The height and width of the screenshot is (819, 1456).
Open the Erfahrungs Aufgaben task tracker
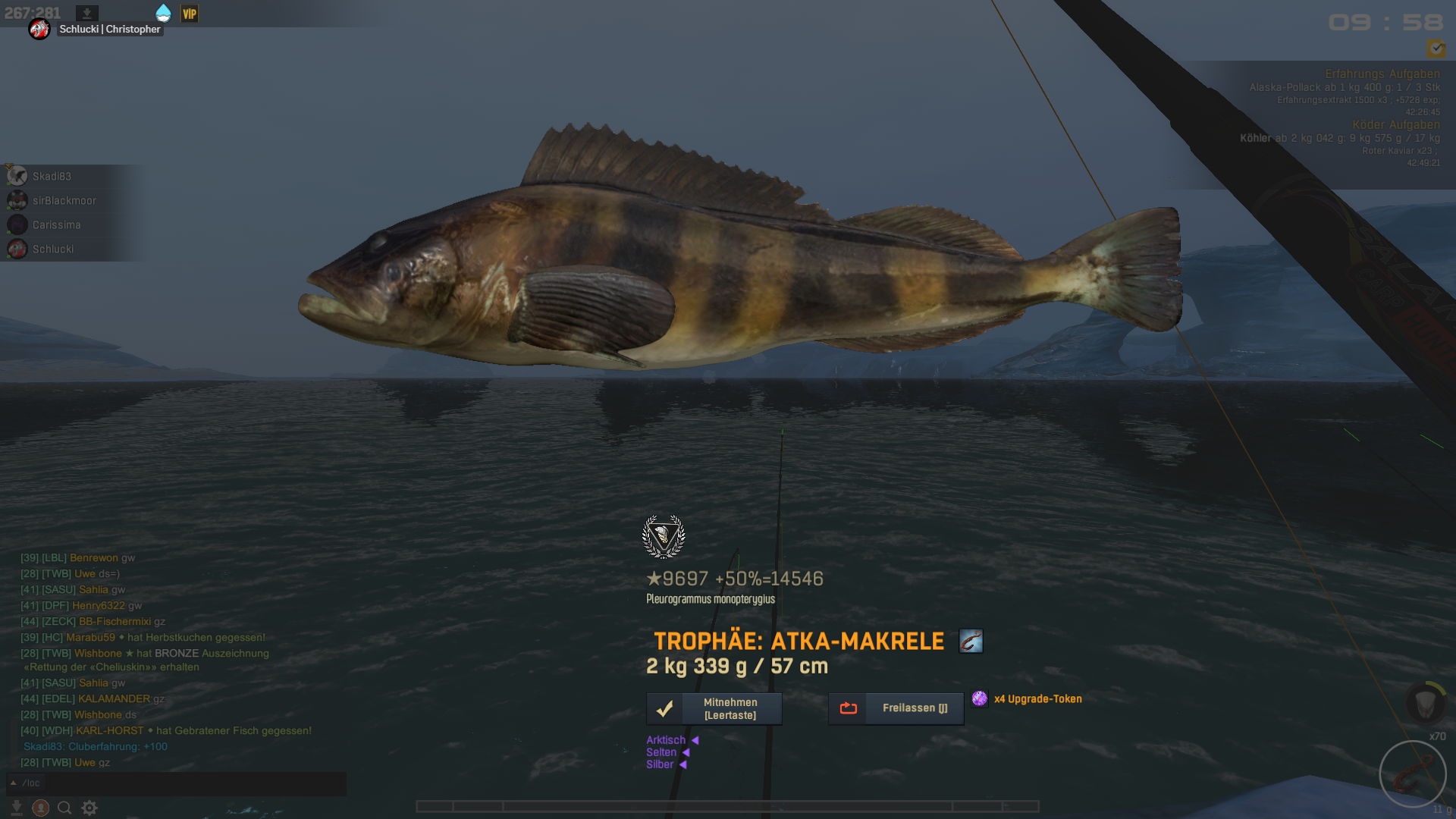[1382, 74]
